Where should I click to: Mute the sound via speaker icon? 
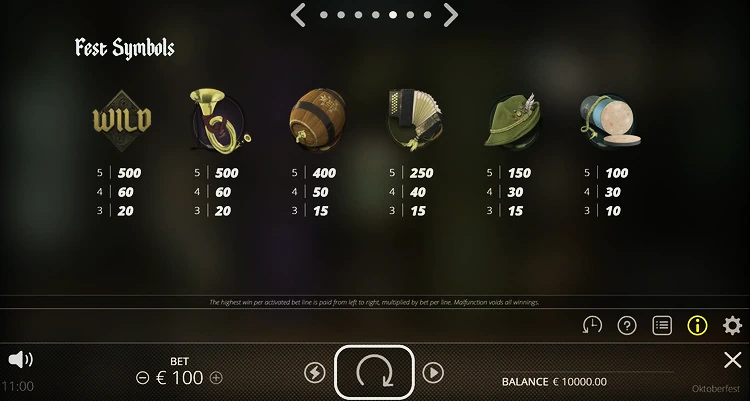click(x=20, y=358)
